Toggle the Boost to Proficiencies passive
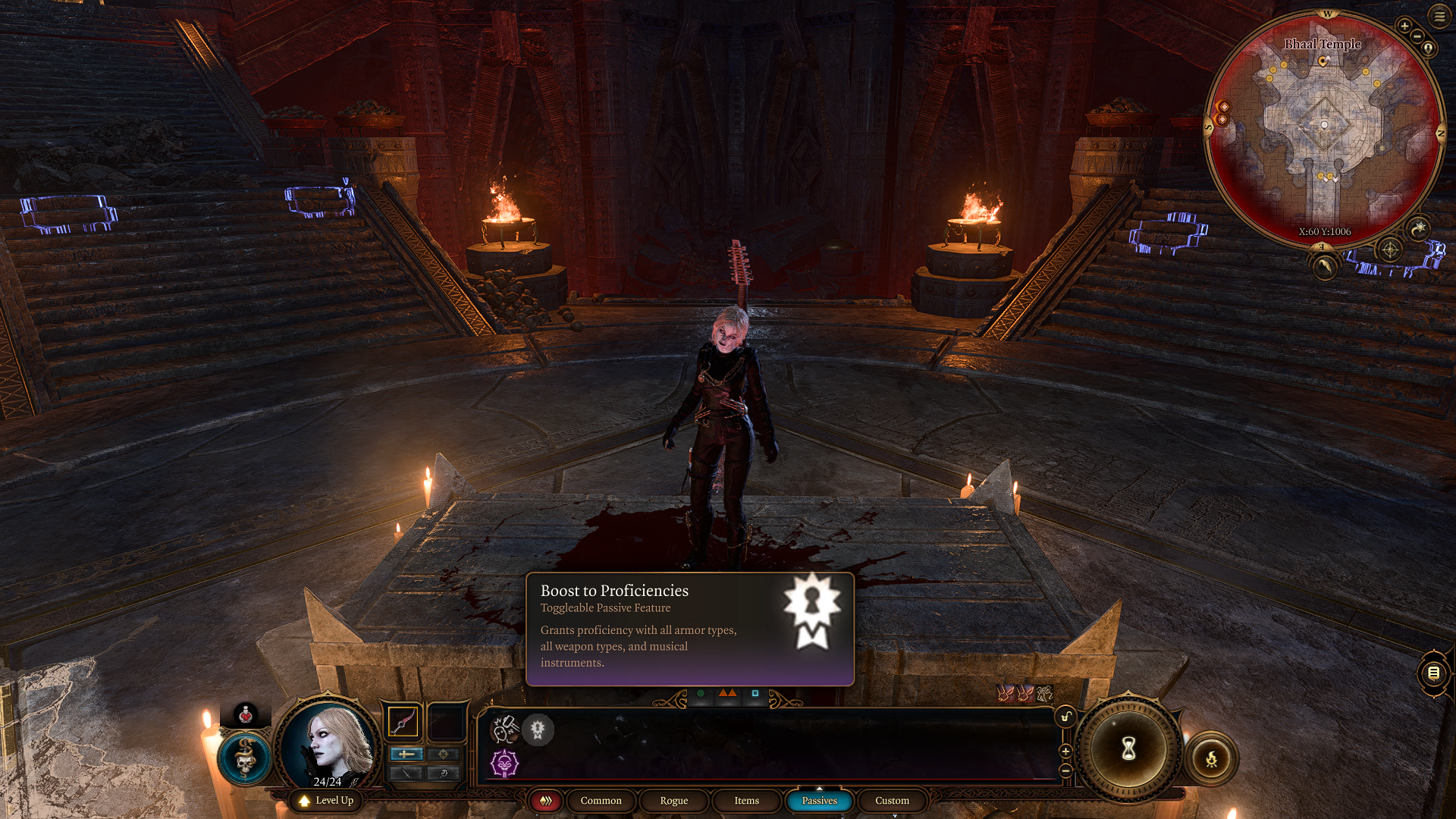 [538, 730]
